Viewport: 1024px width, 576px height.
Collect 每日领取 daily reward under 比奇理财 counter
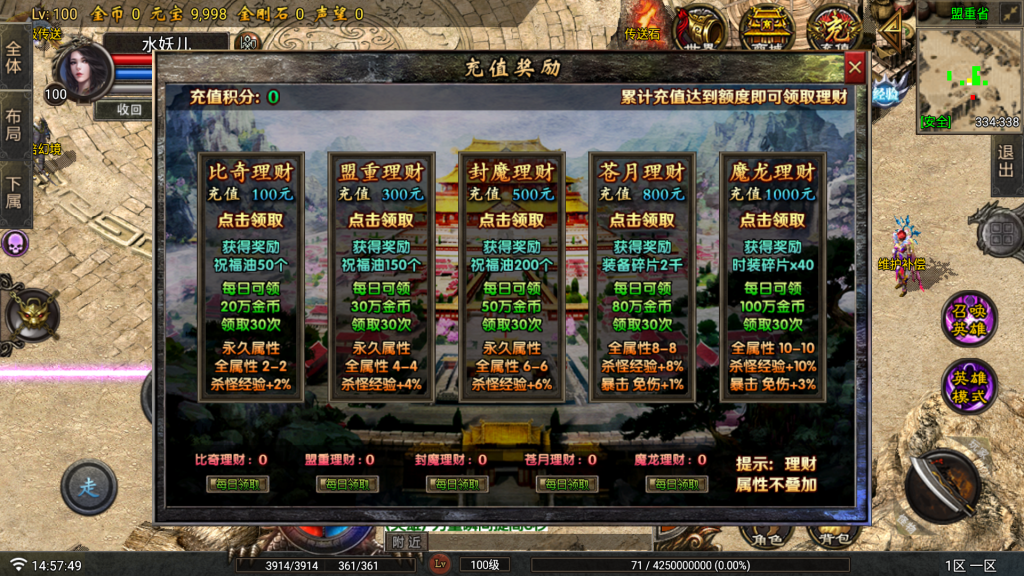pos(237,484)
